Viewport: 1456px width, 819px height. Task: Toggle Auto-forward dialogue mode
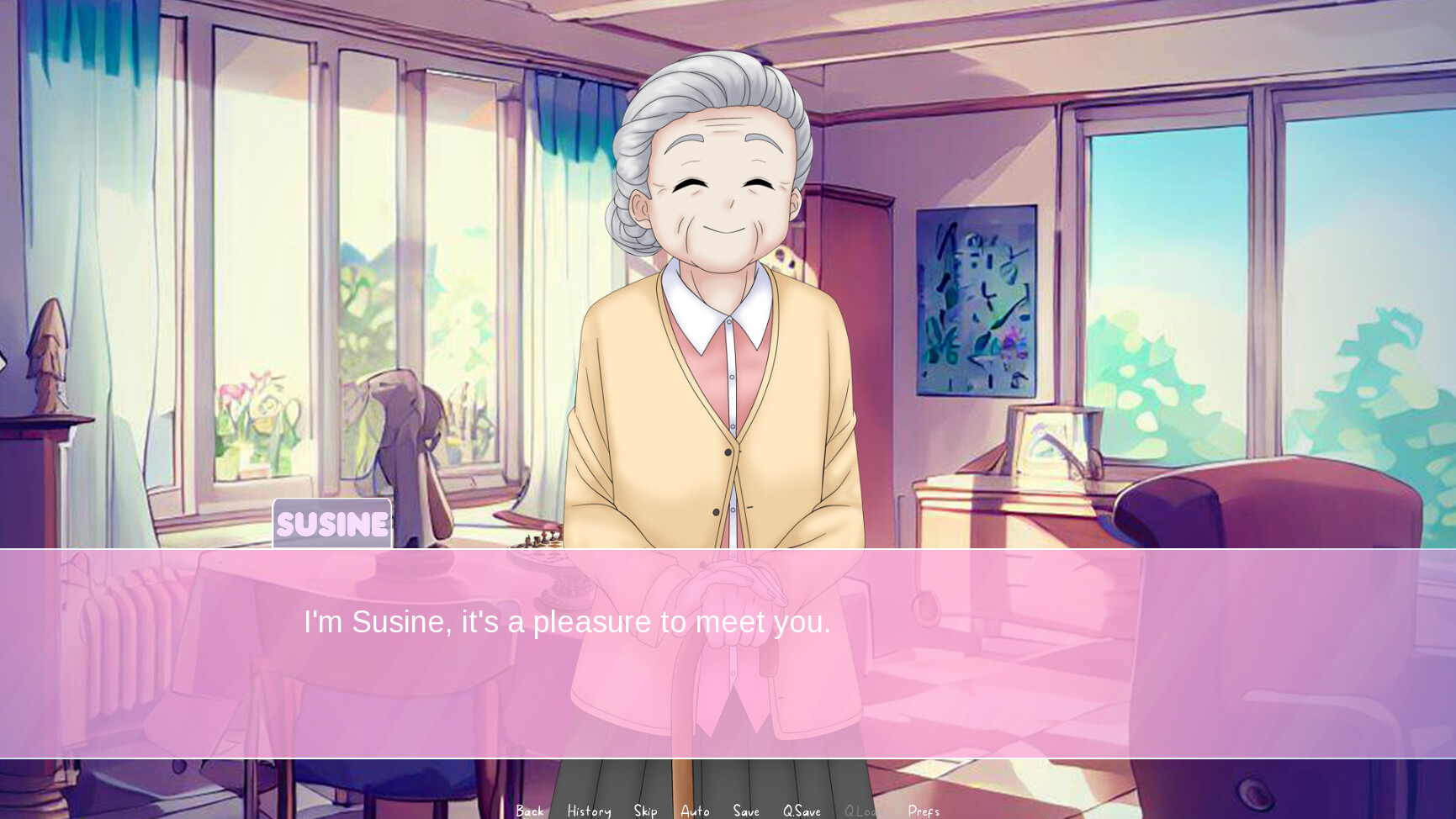tap(695, 810)
